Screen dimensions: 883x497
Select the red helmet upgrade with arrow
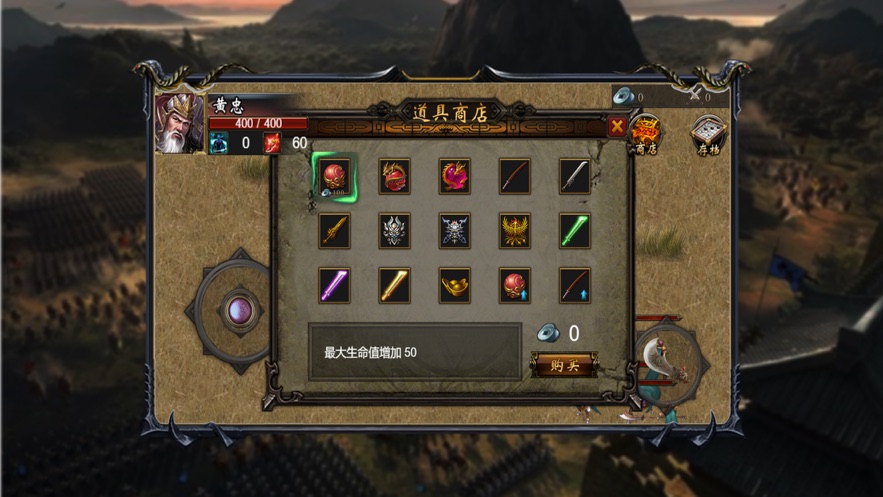pyautogui.click(x=515, y=285)
